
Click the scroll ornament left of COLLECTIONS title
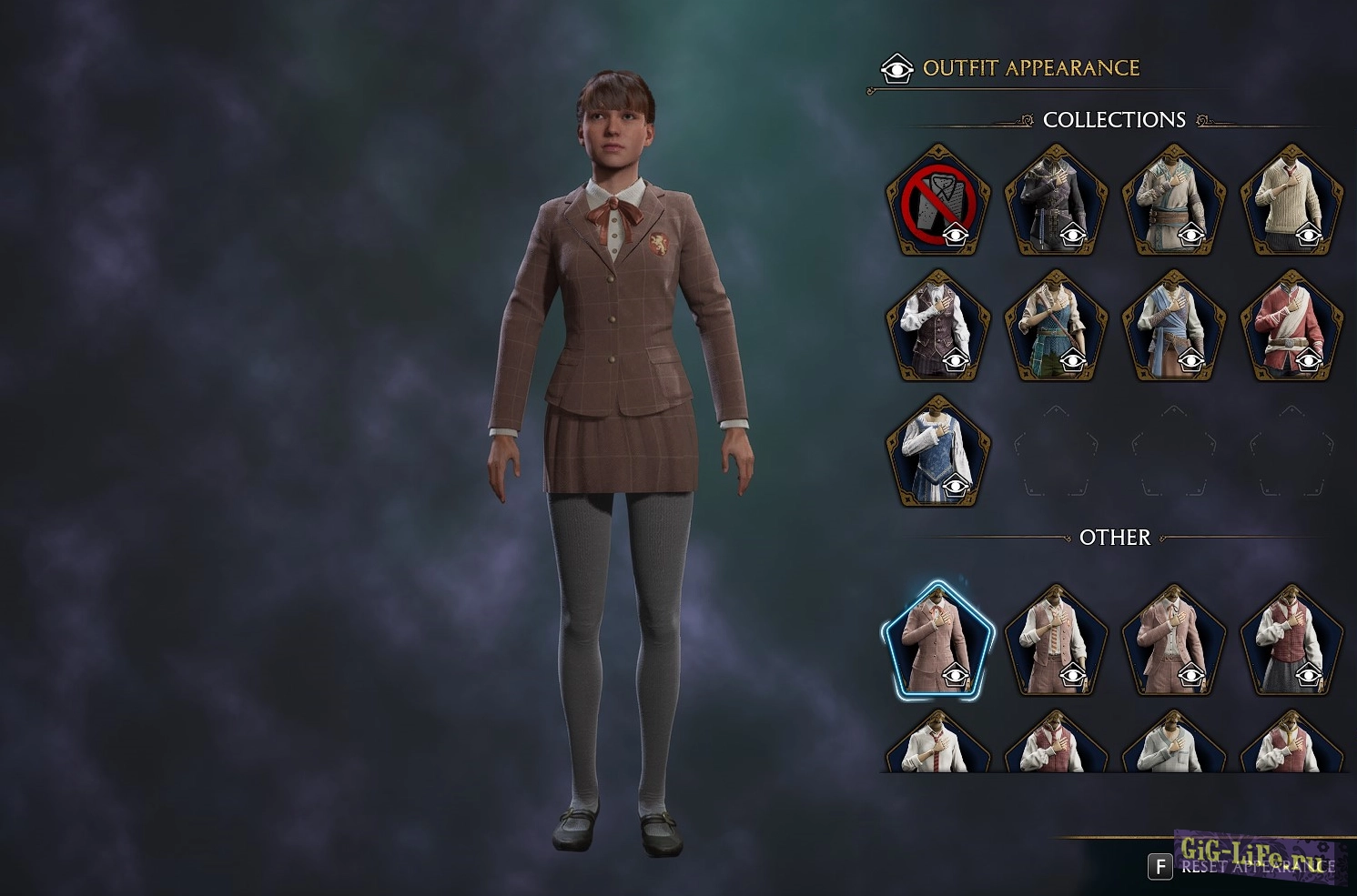[x=1028, y=119]
